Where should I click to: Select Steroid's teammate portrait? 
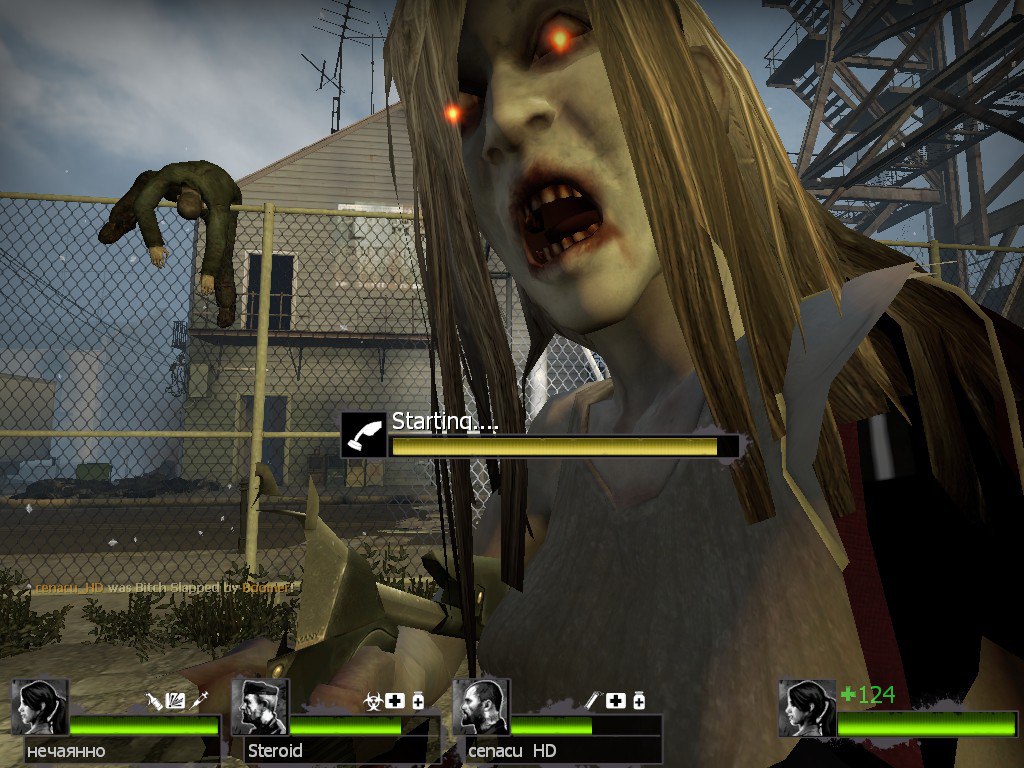click(260, 707)
